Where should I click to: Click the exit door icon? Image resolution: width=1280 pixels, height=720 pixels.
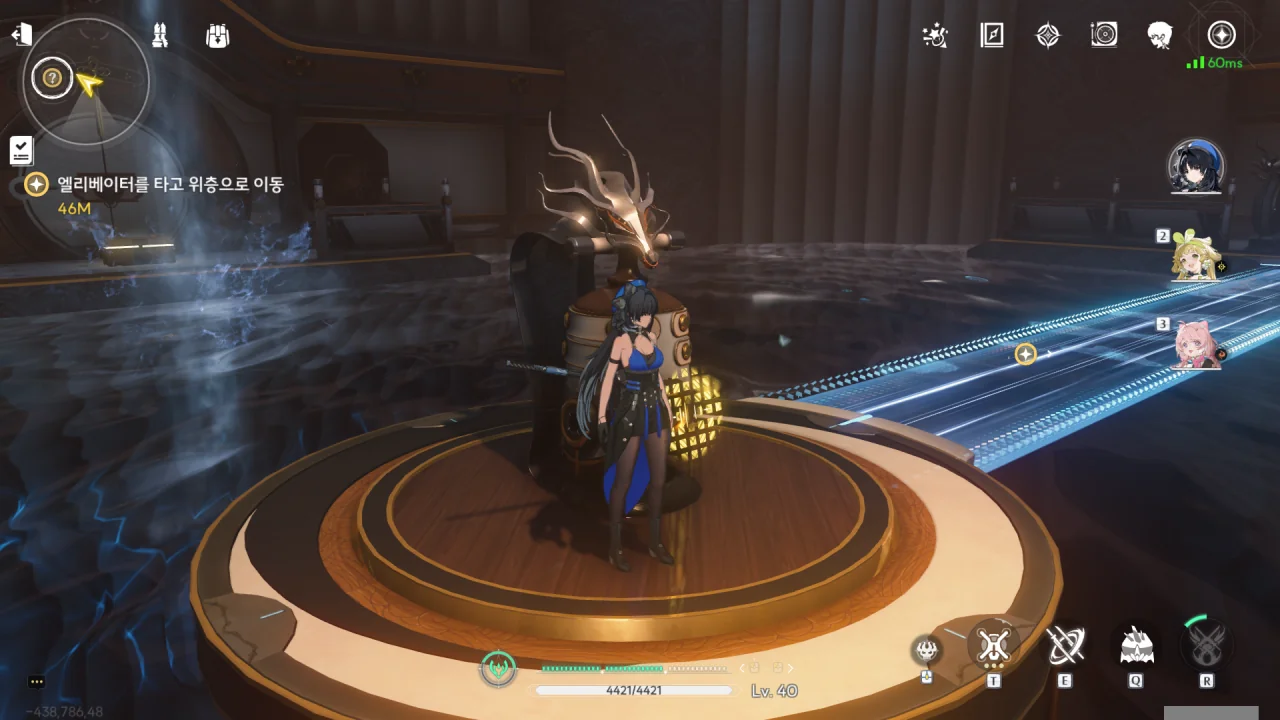coord(21,36)
